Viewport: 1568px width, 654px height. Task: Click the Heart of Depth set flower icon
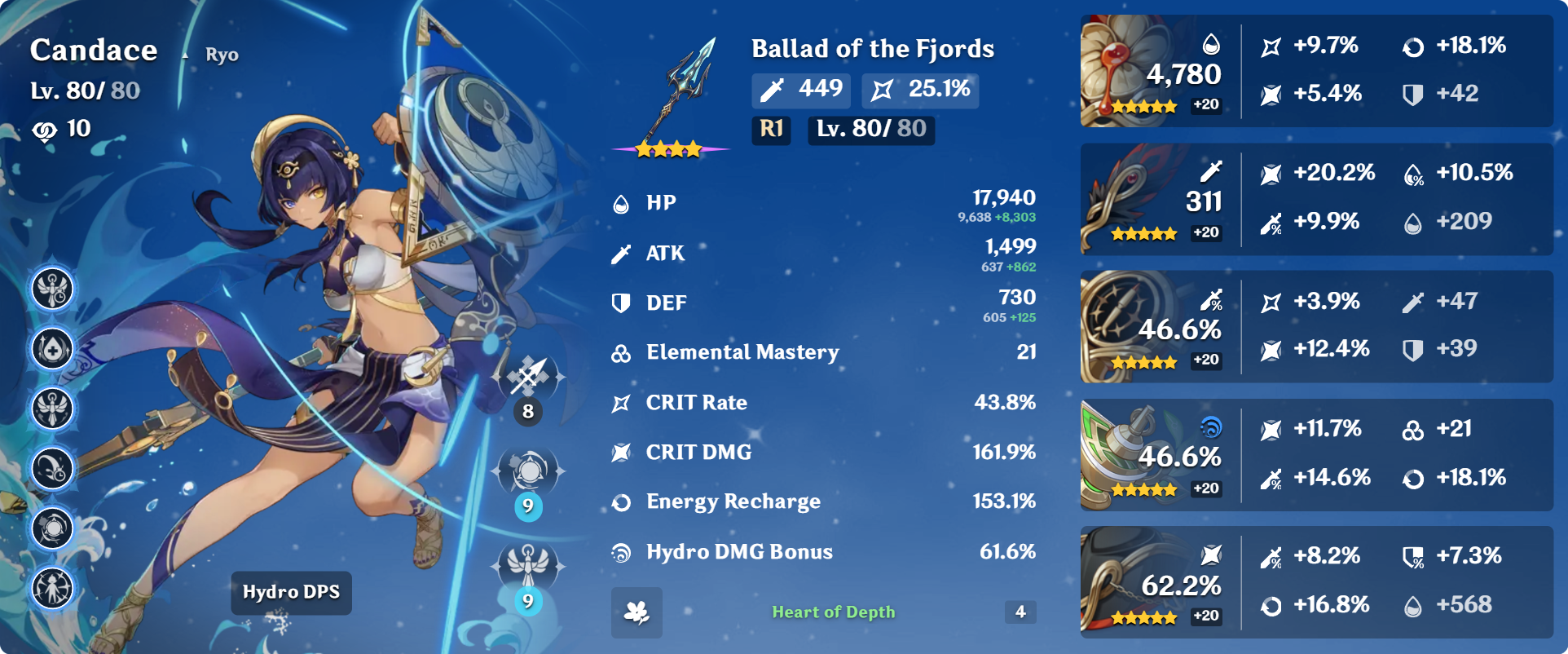pos(636,612)
